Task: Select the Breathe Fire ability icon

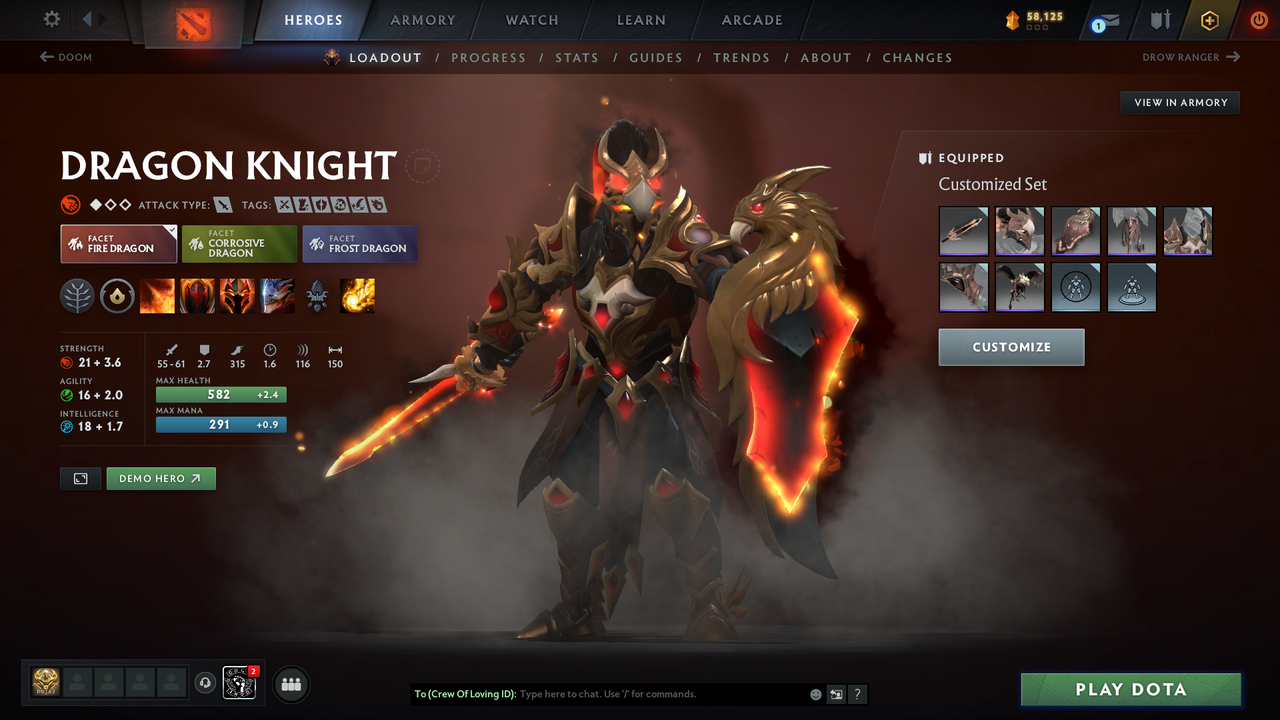Action: point(157,296)
